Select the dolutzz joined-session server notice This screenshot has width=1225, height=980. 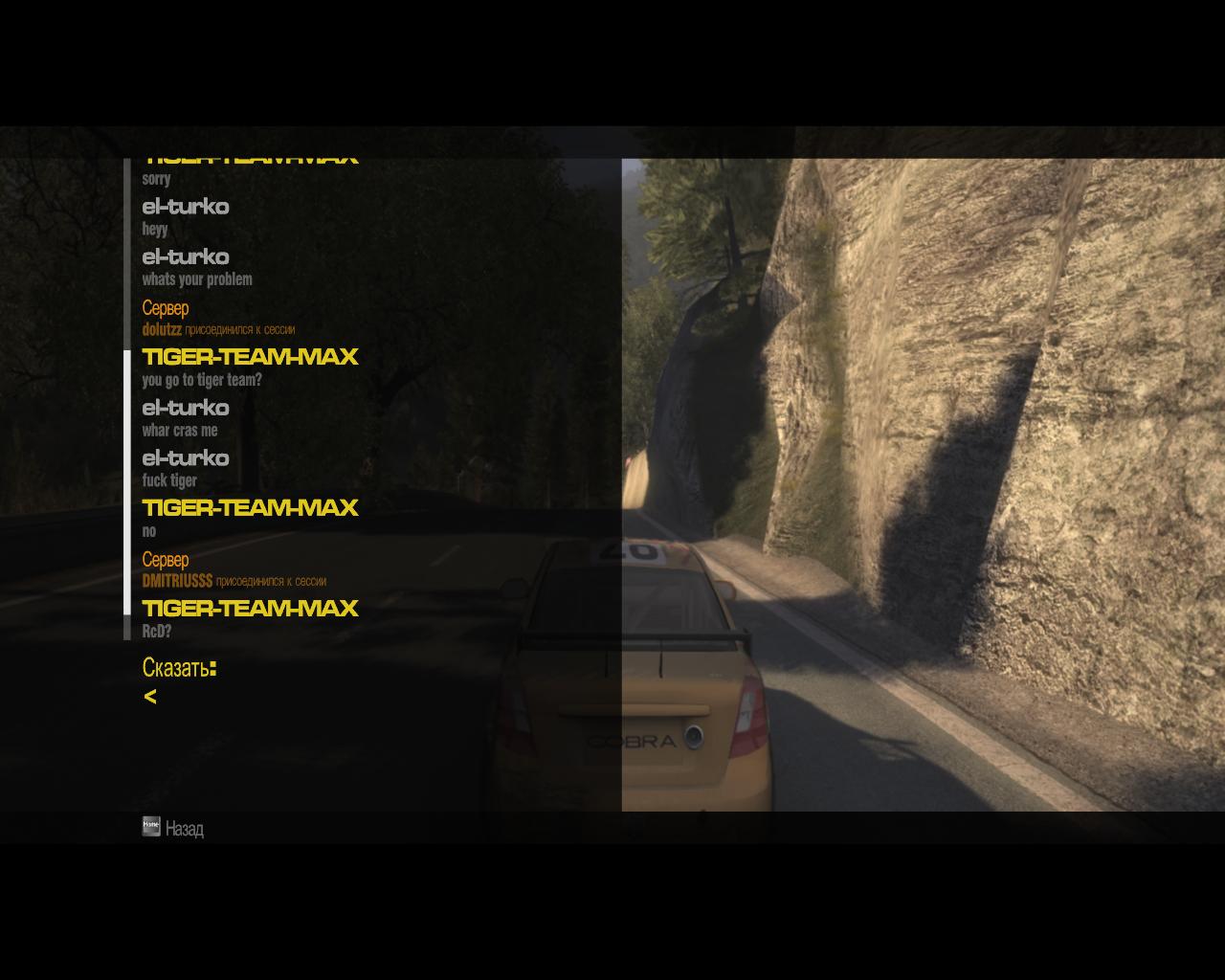(x=218, y=329)
